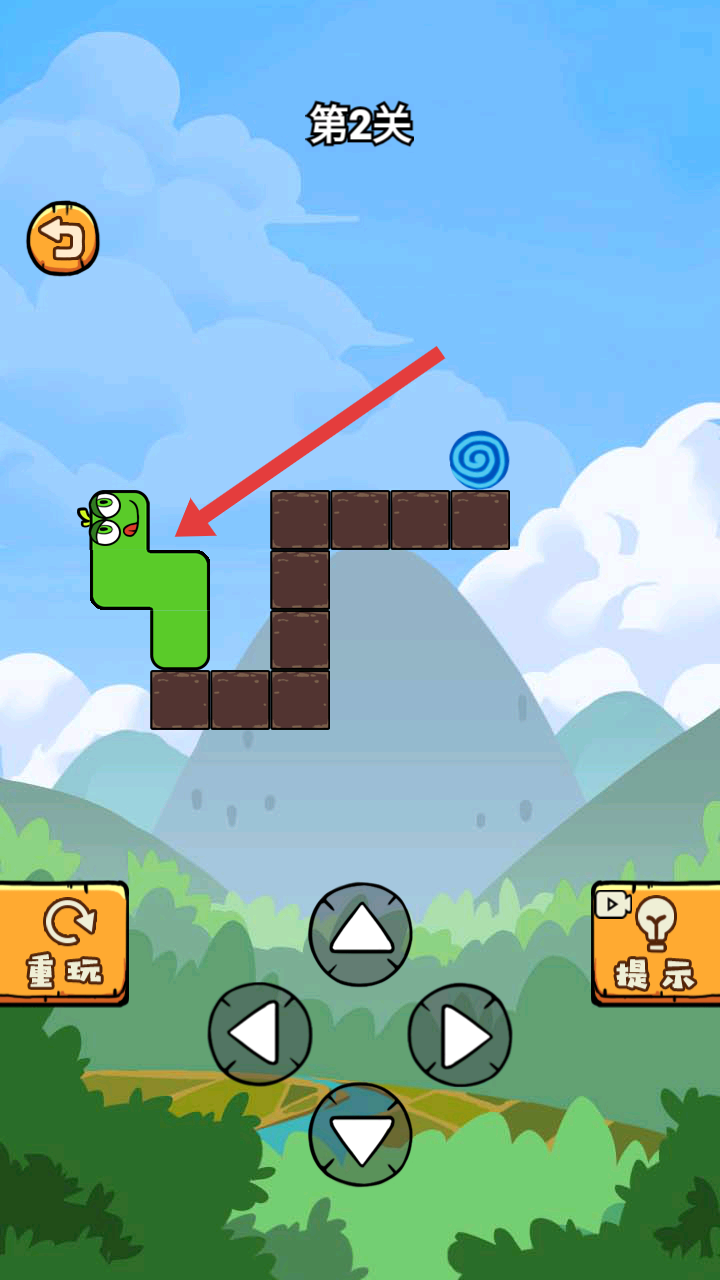Viewport: 720px width, 1280px height.
Task: Select the right arrow direction control
Action: (x=460, y=1035)
